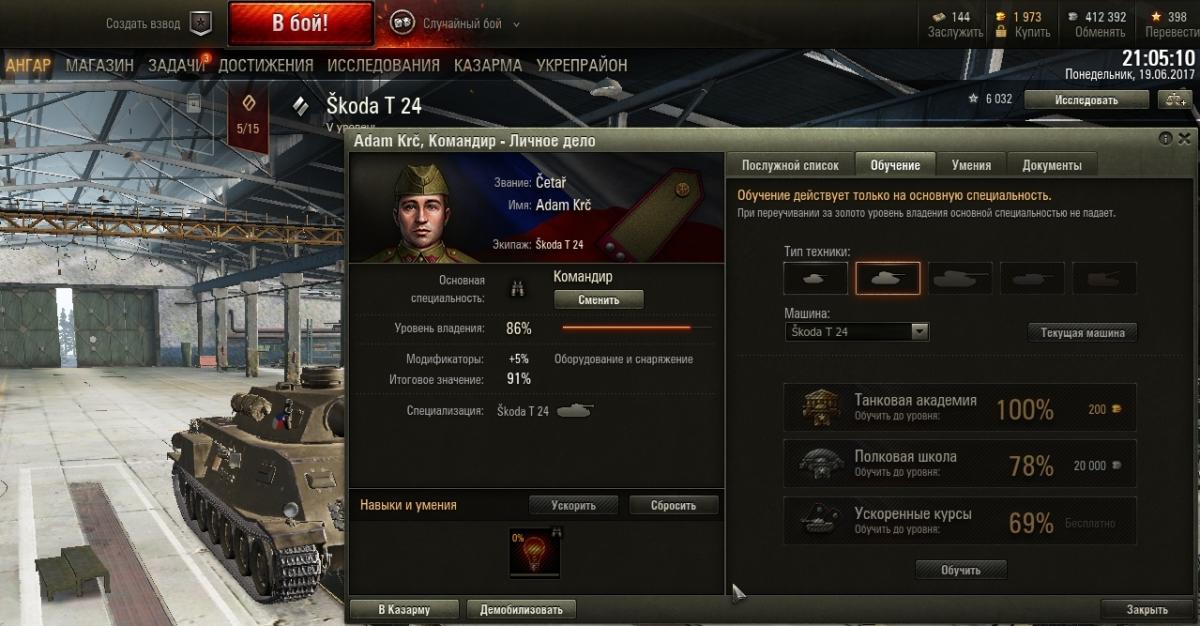Choose «Полковая школа» training to 78%
1200x626 pixels.
pos(959,463)
